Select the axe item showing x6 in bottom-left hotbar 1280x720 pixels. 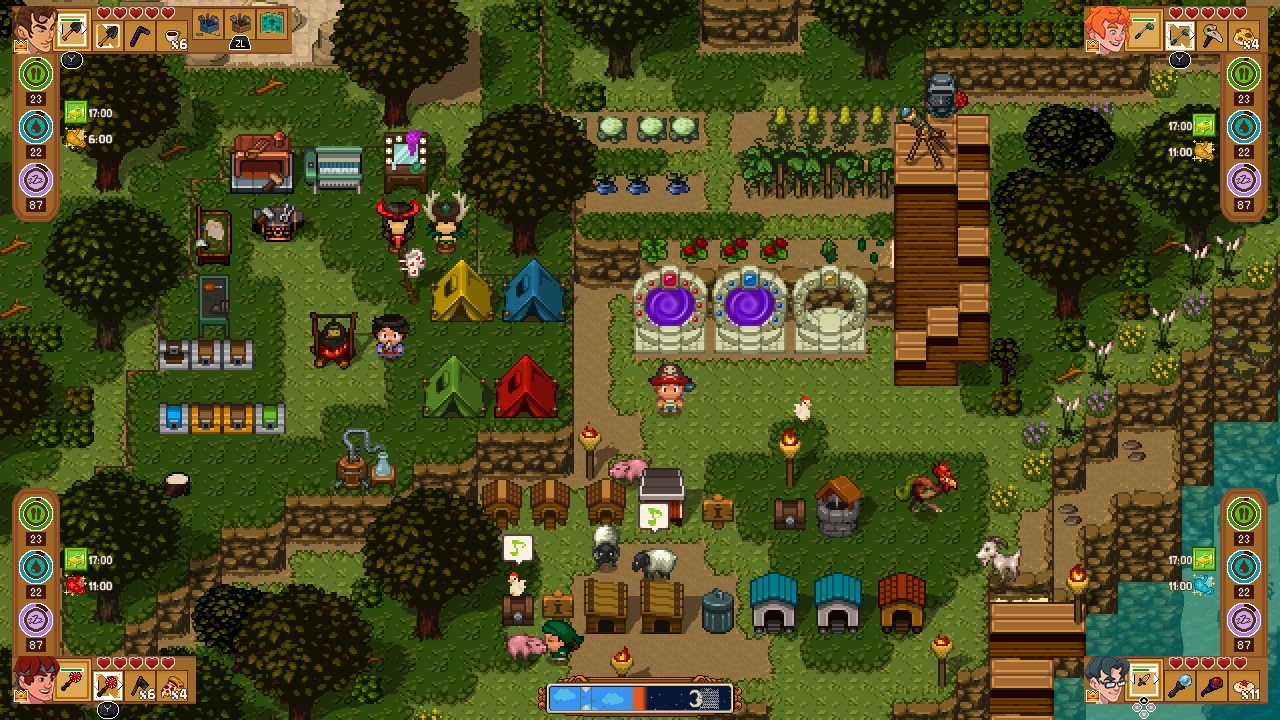pos(139,685)
